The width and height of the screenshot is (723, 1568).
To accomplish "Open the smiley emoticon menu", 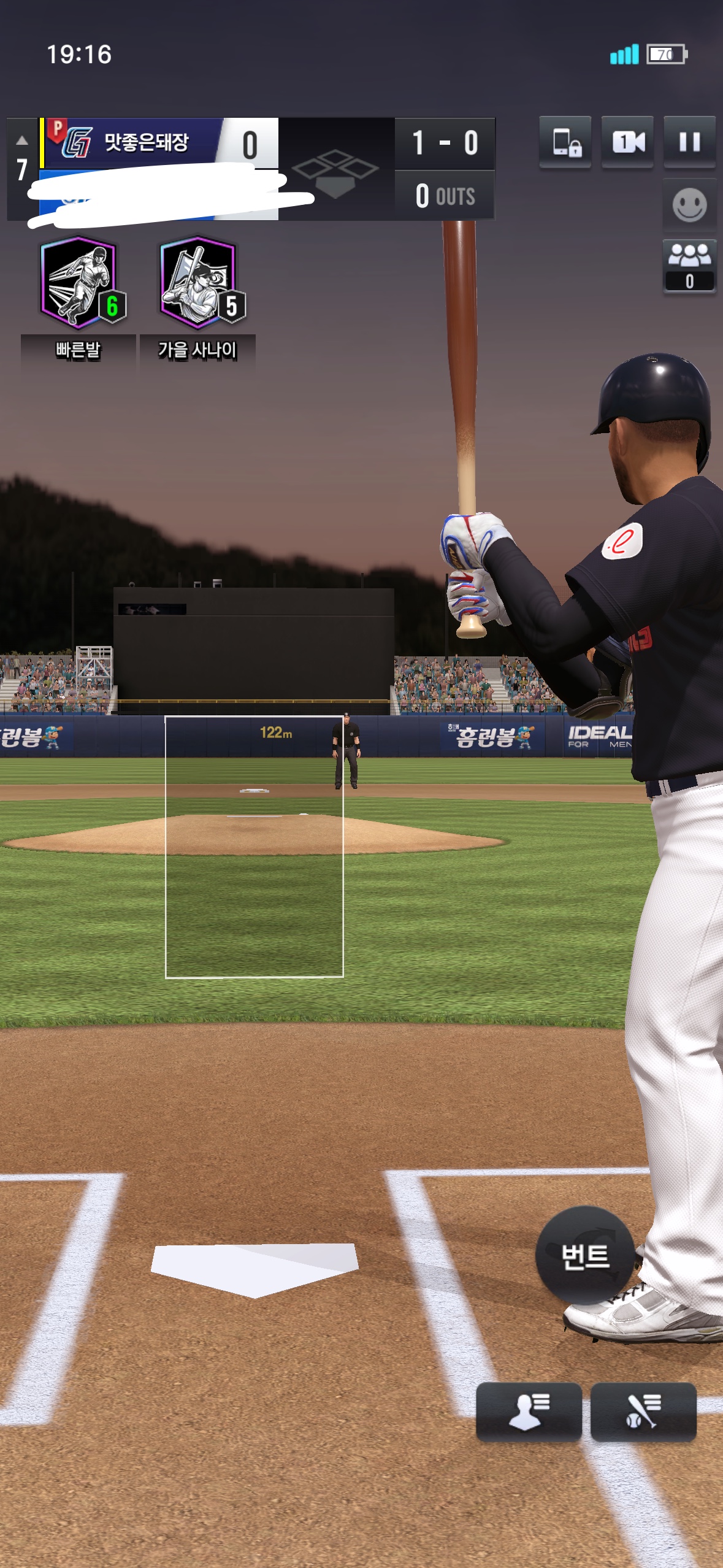I will coord(689,205).
